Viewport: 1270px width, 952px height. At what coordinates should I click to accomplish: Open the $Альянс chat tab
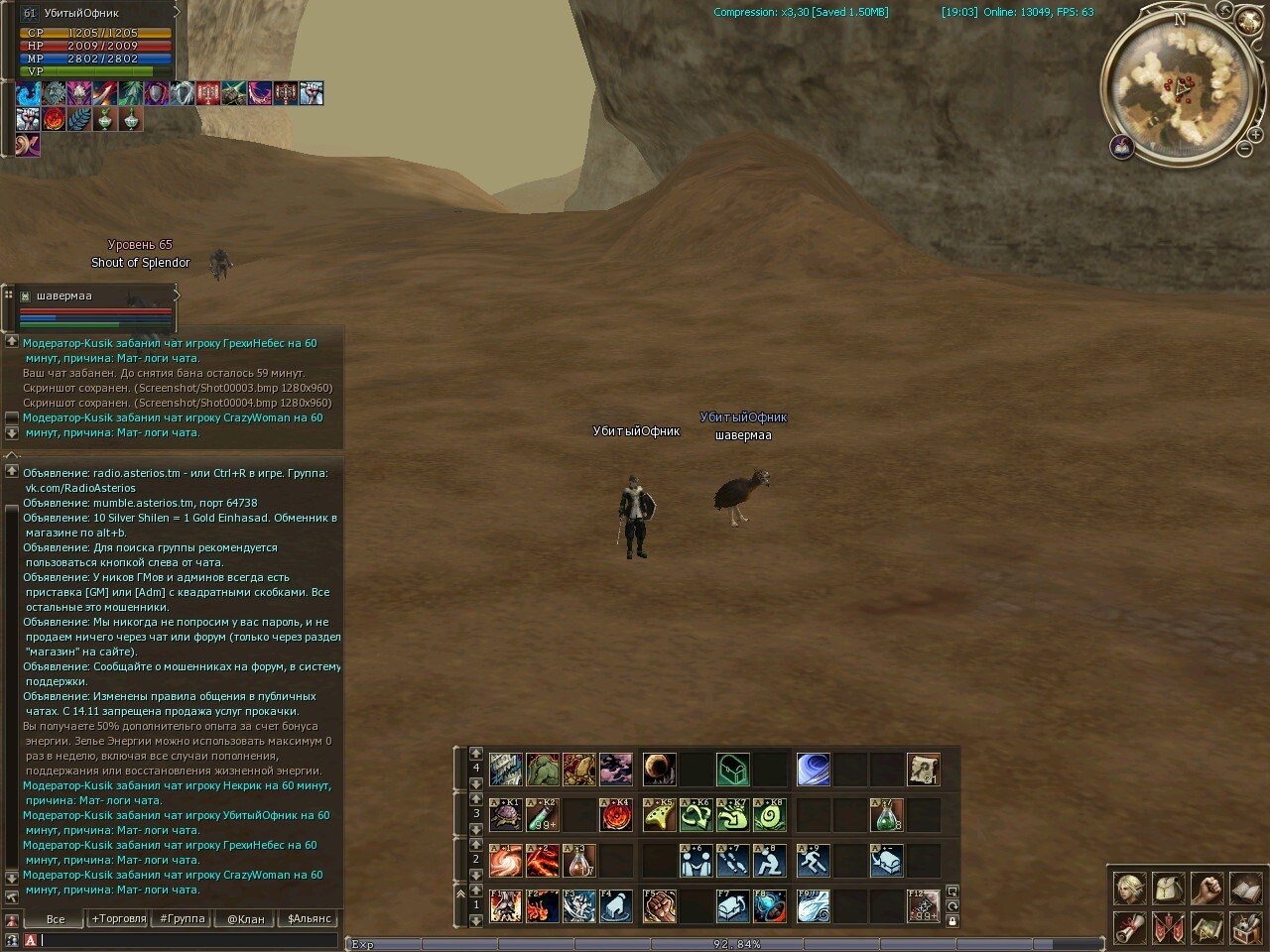pos(309,919)
